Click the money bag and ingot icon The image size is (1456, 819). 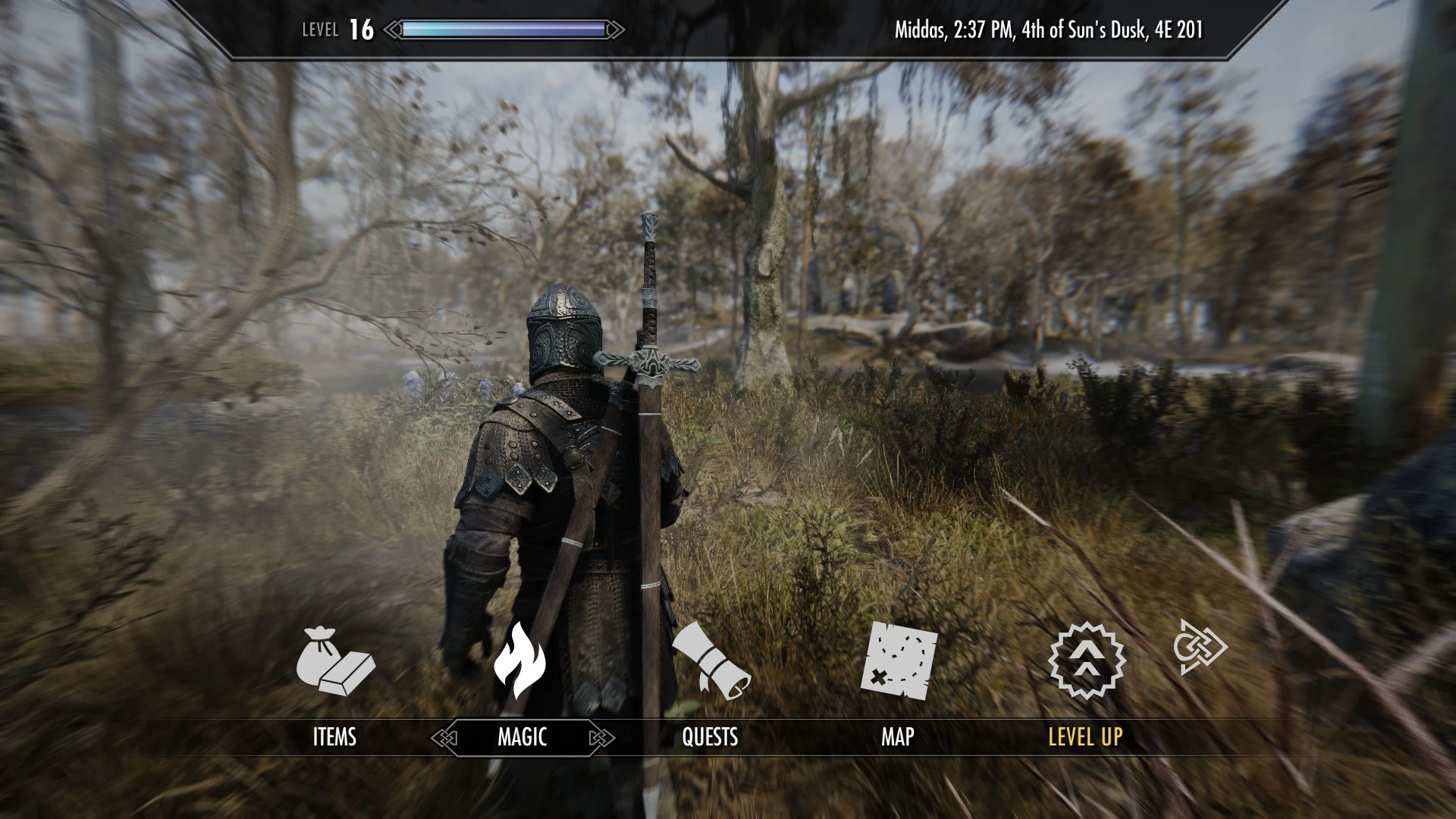(334, 661)
